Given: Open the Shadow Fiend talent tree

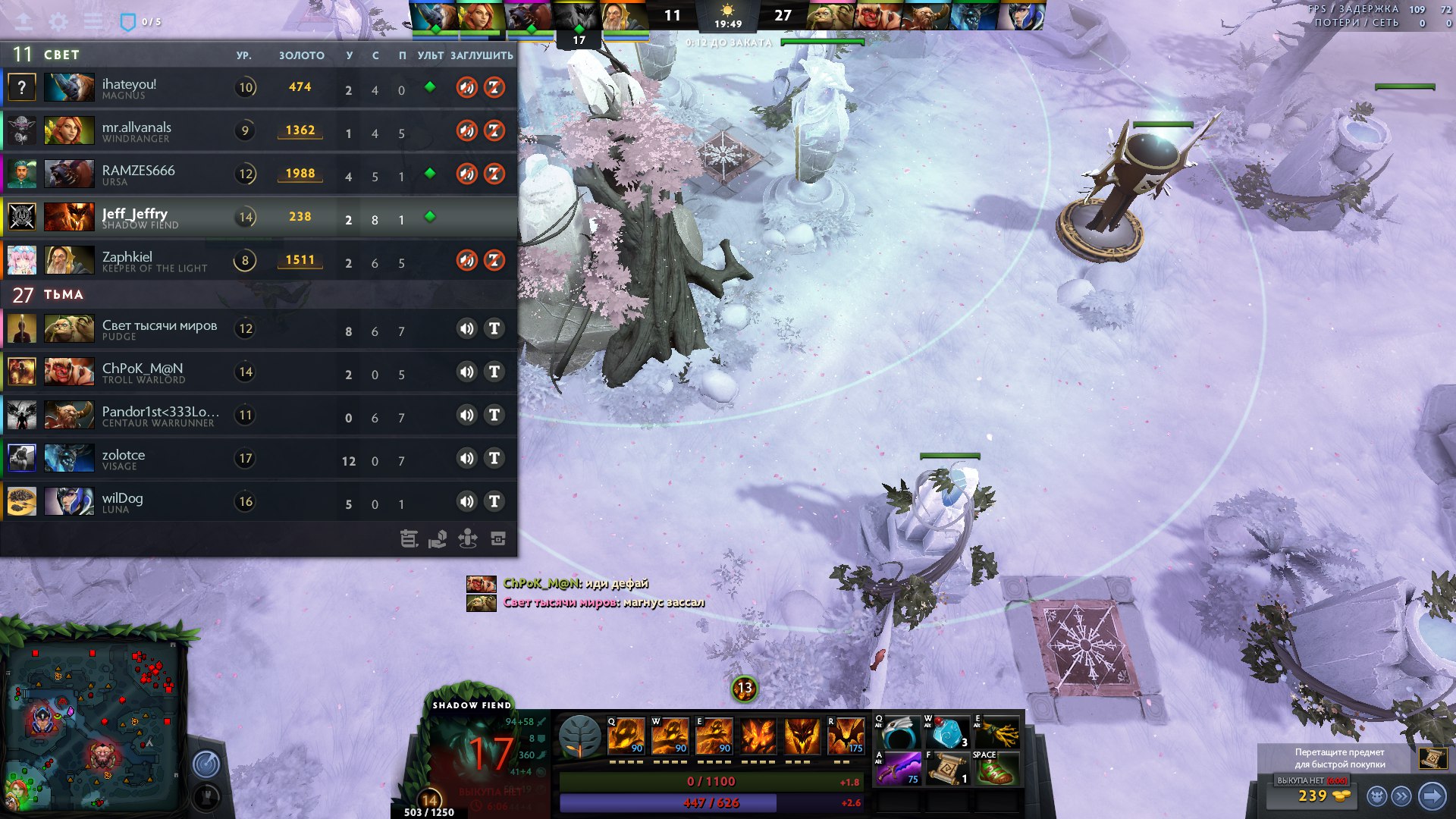Looking at the screenshot, I should [580, 736].
